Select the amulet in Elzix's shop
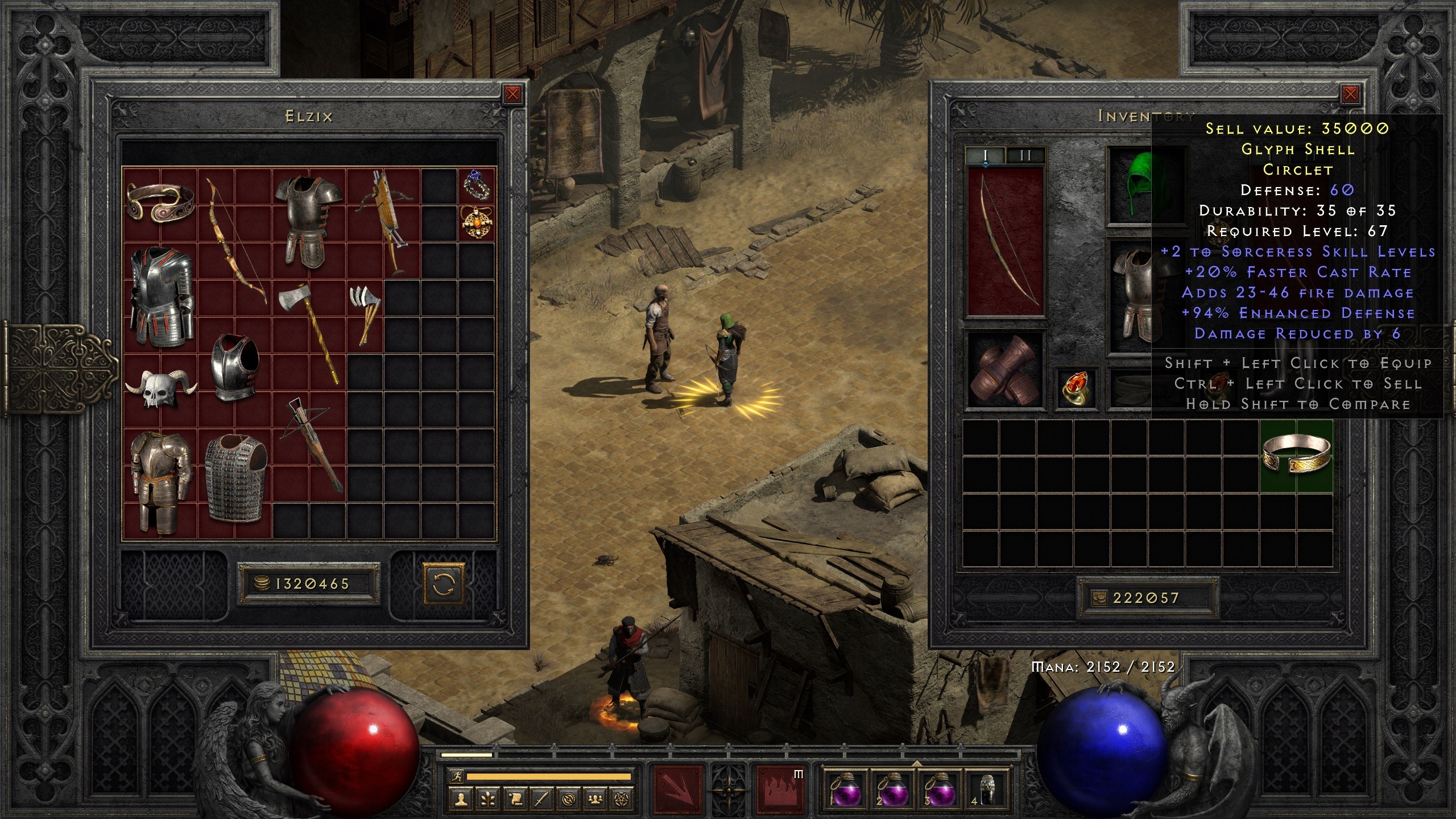Screen dimensions: 1456x819 [x=477, y=222]
